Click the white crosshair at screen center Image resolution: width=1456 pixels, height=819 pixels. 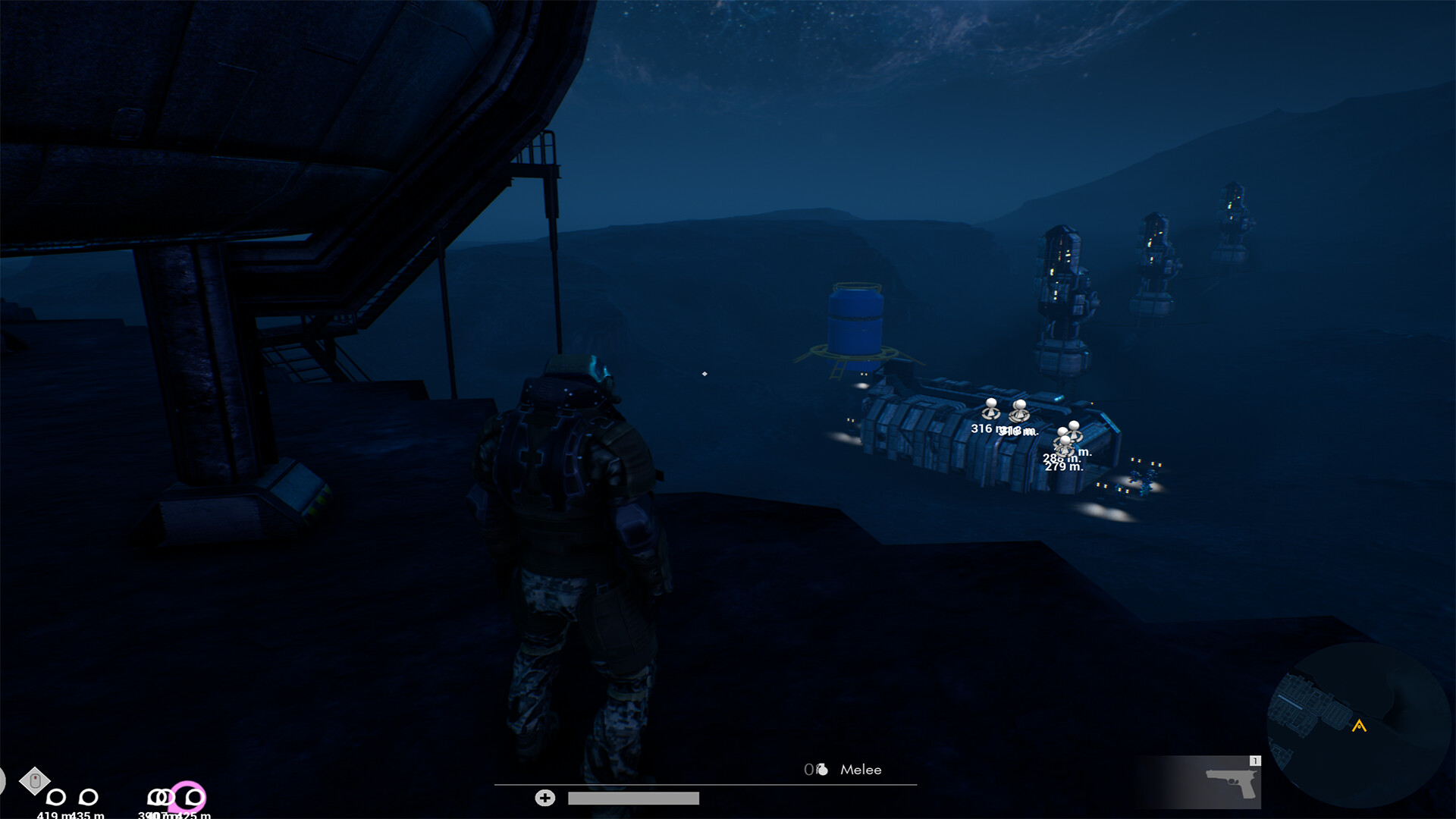pos(704,372)
